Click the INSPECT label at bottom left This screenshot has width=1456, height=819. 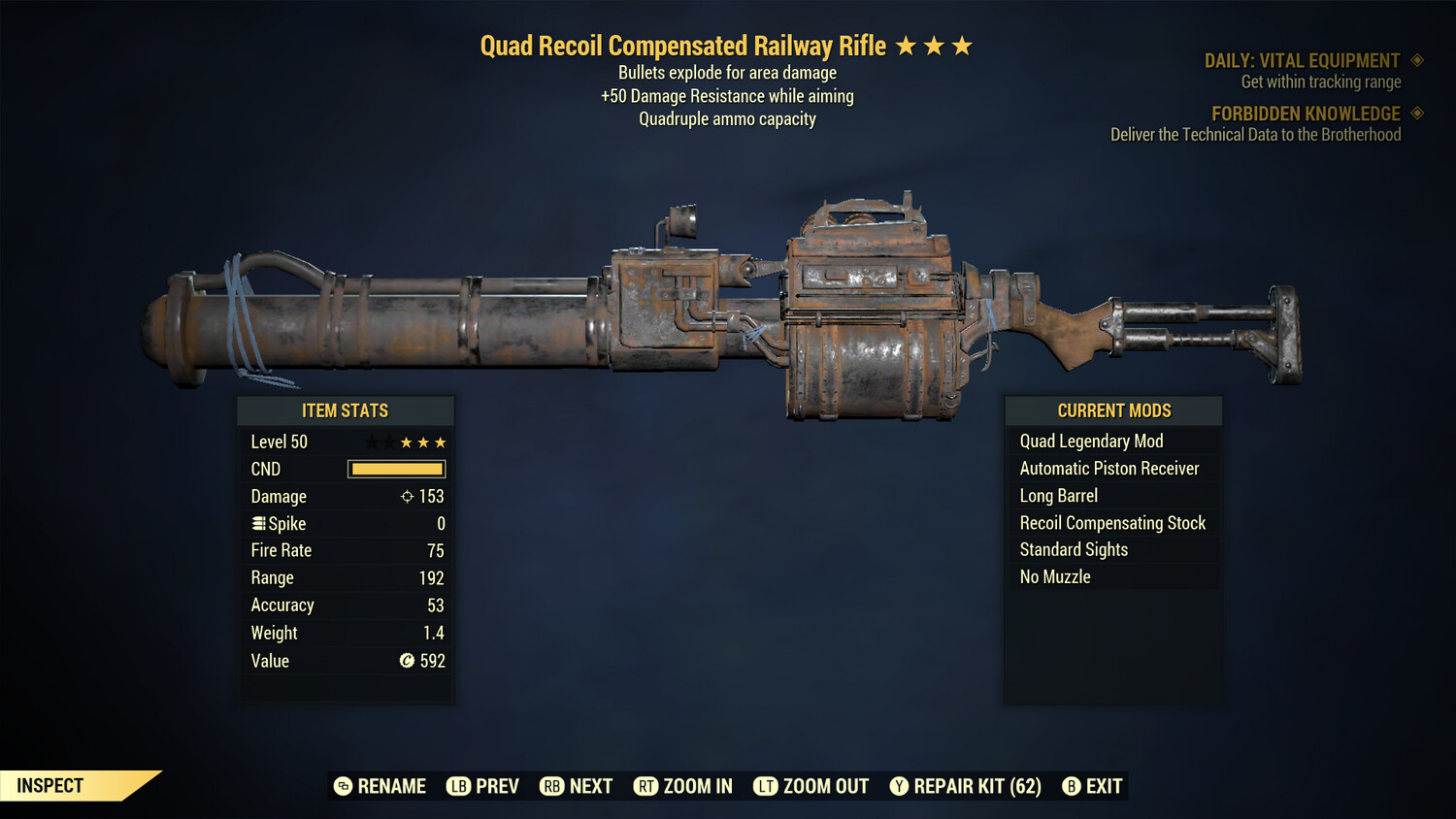coord(49,785)
